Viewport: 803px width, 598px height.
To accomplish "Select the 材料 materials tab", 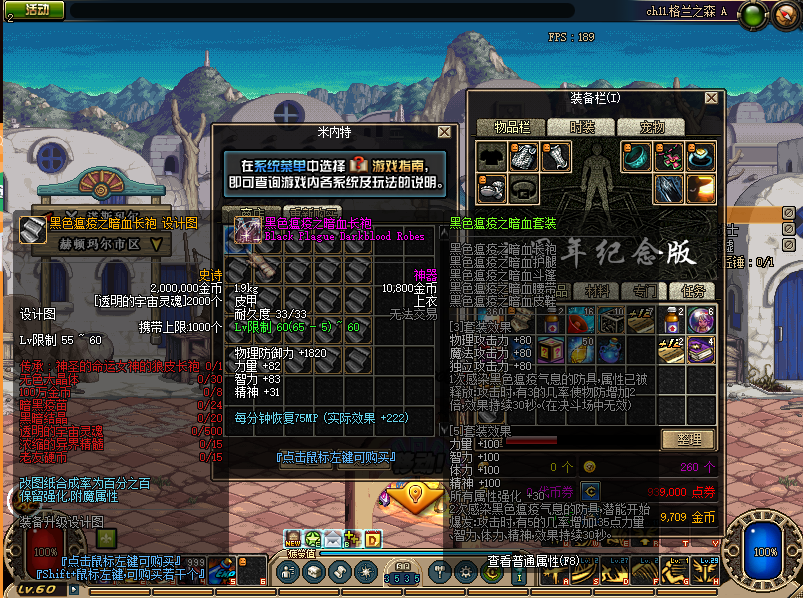I will tap(597, 291).
